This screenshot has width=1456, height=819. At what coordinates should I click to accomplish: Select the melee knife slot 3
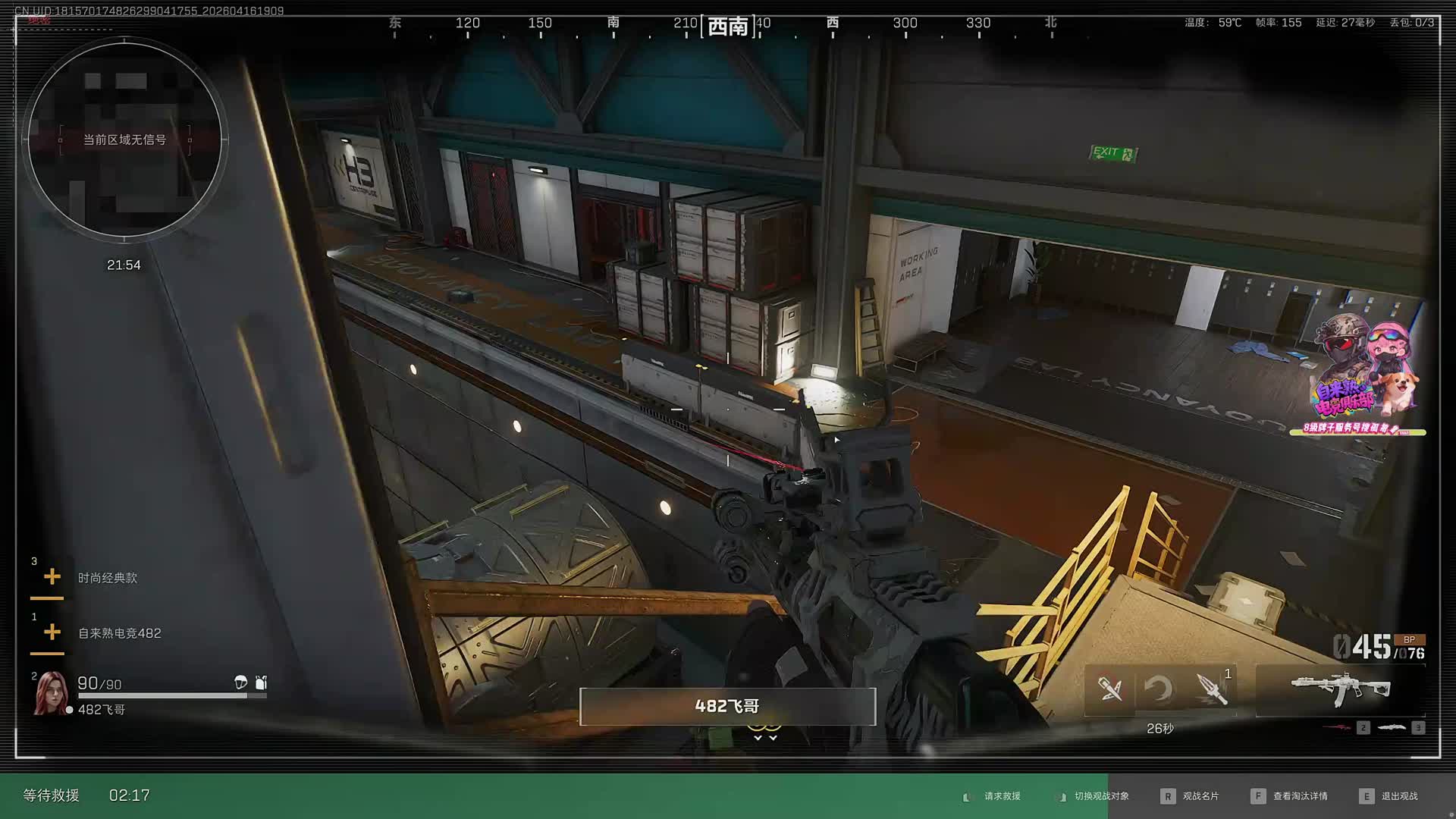(x=1392, y=728)
